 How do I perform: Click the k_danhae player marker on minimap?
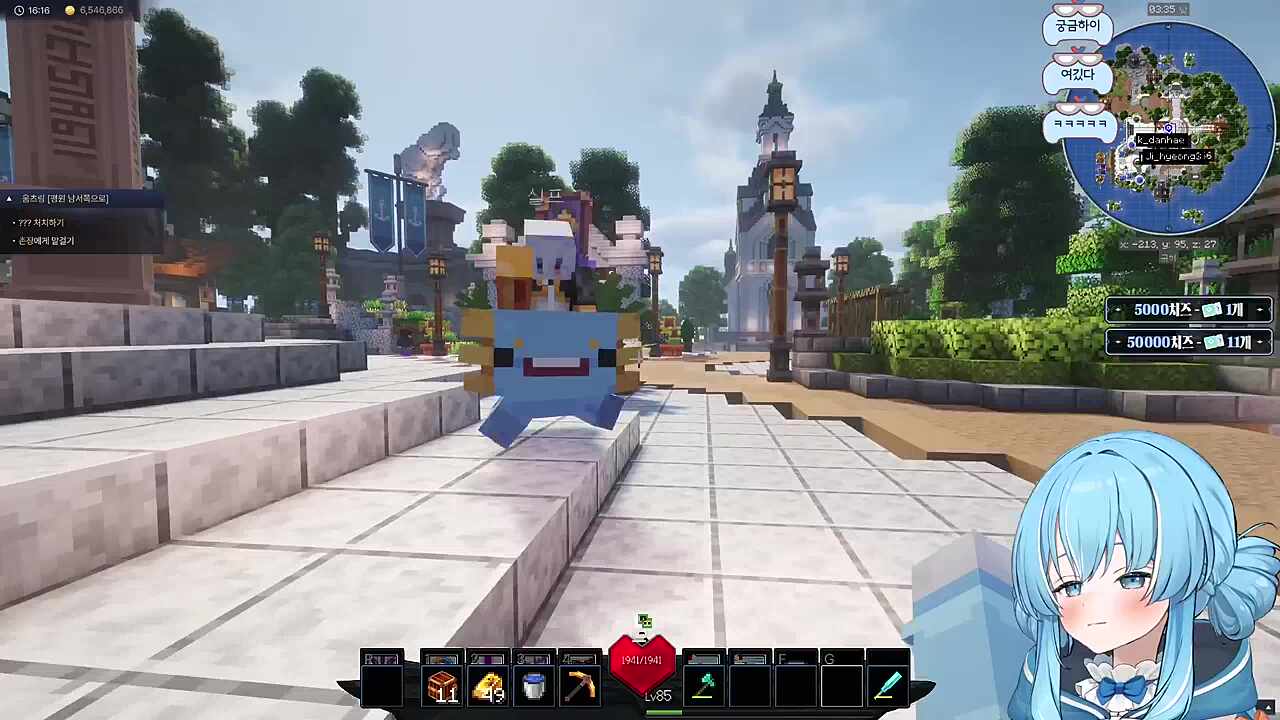pos(1160,140)
